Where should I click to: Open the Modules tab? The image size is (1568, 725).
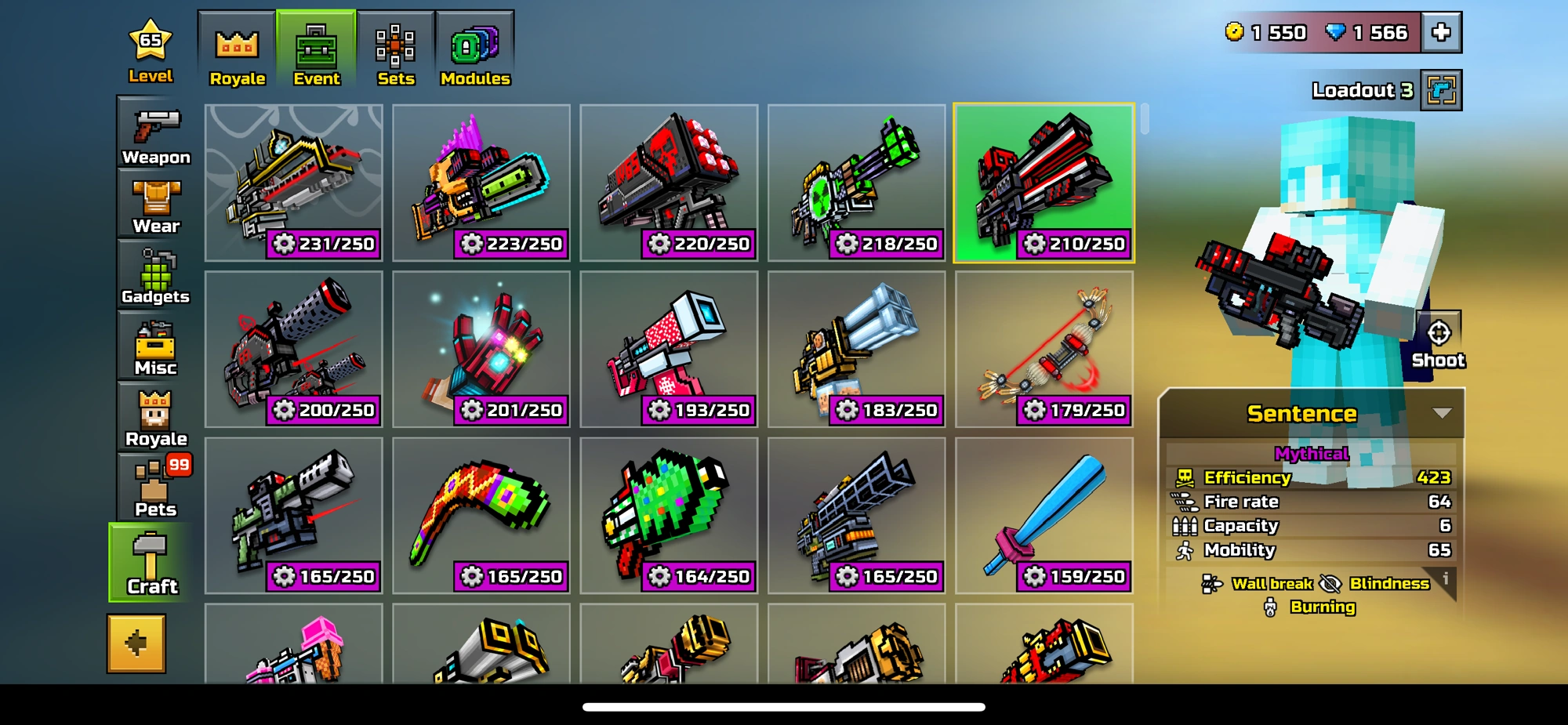pos(474,47)
